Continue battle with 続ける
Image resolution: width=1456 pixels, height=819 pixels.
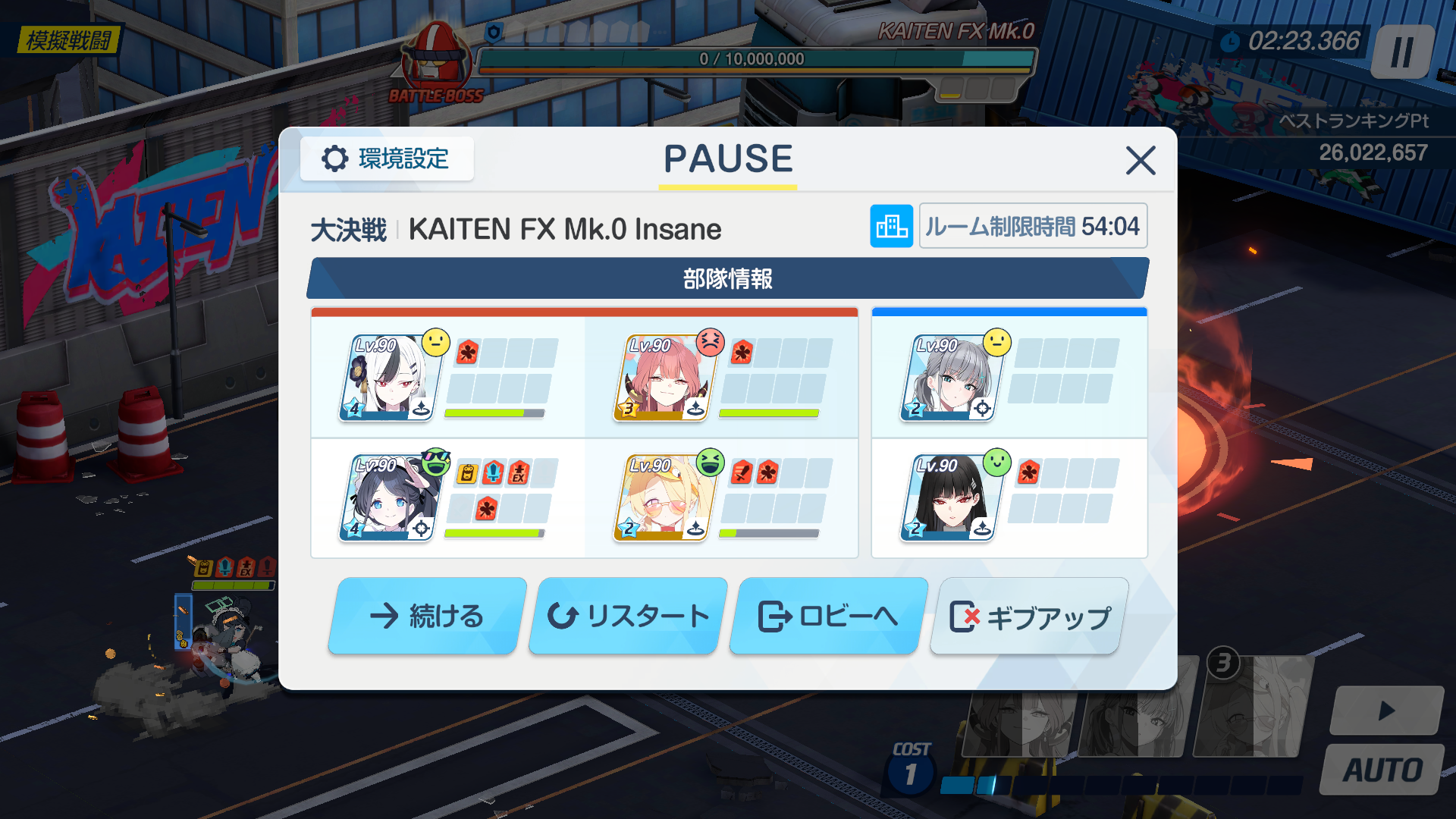(427, 616)
